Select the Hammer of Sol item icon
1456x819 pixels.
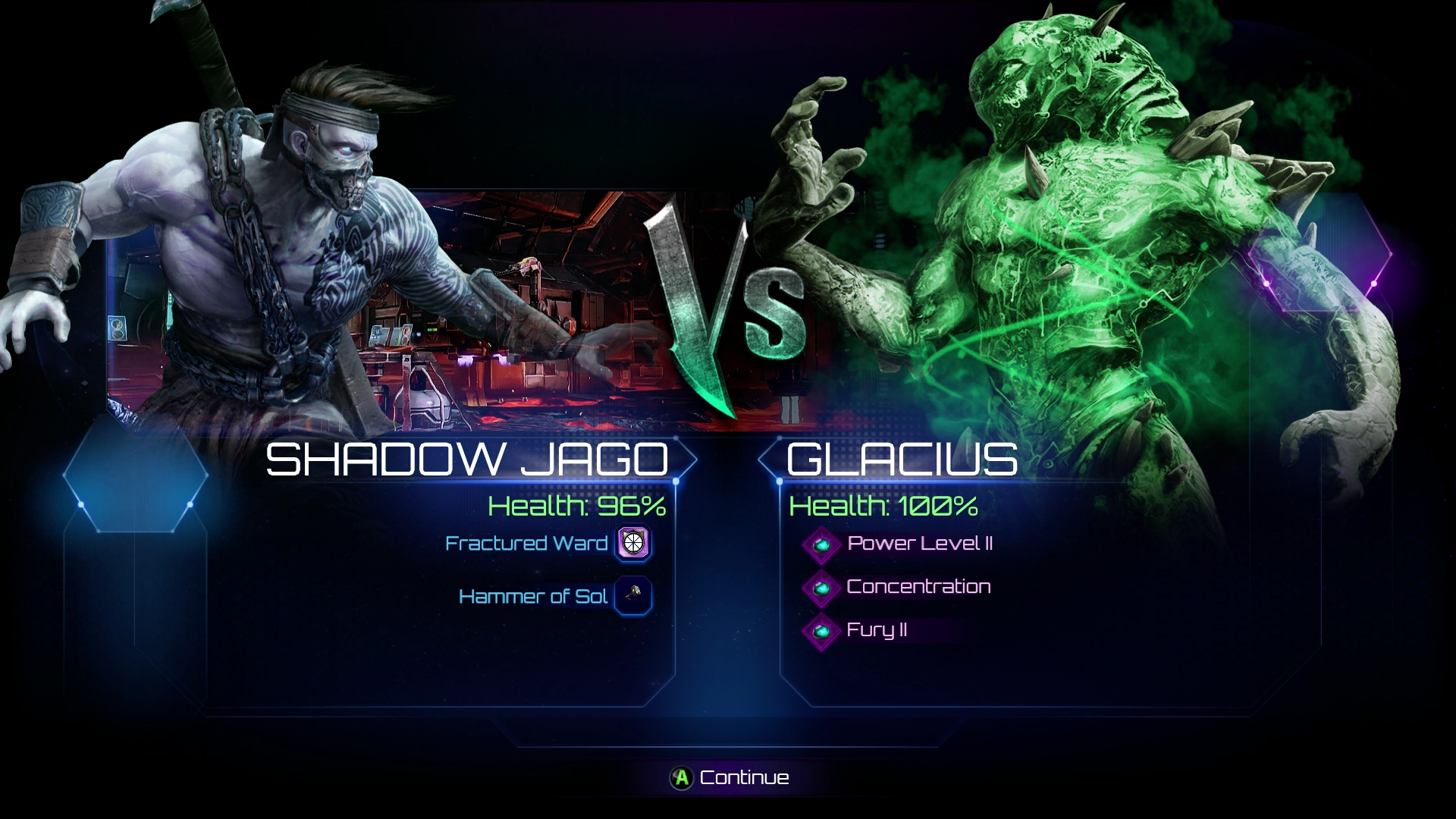pos(633,596)
